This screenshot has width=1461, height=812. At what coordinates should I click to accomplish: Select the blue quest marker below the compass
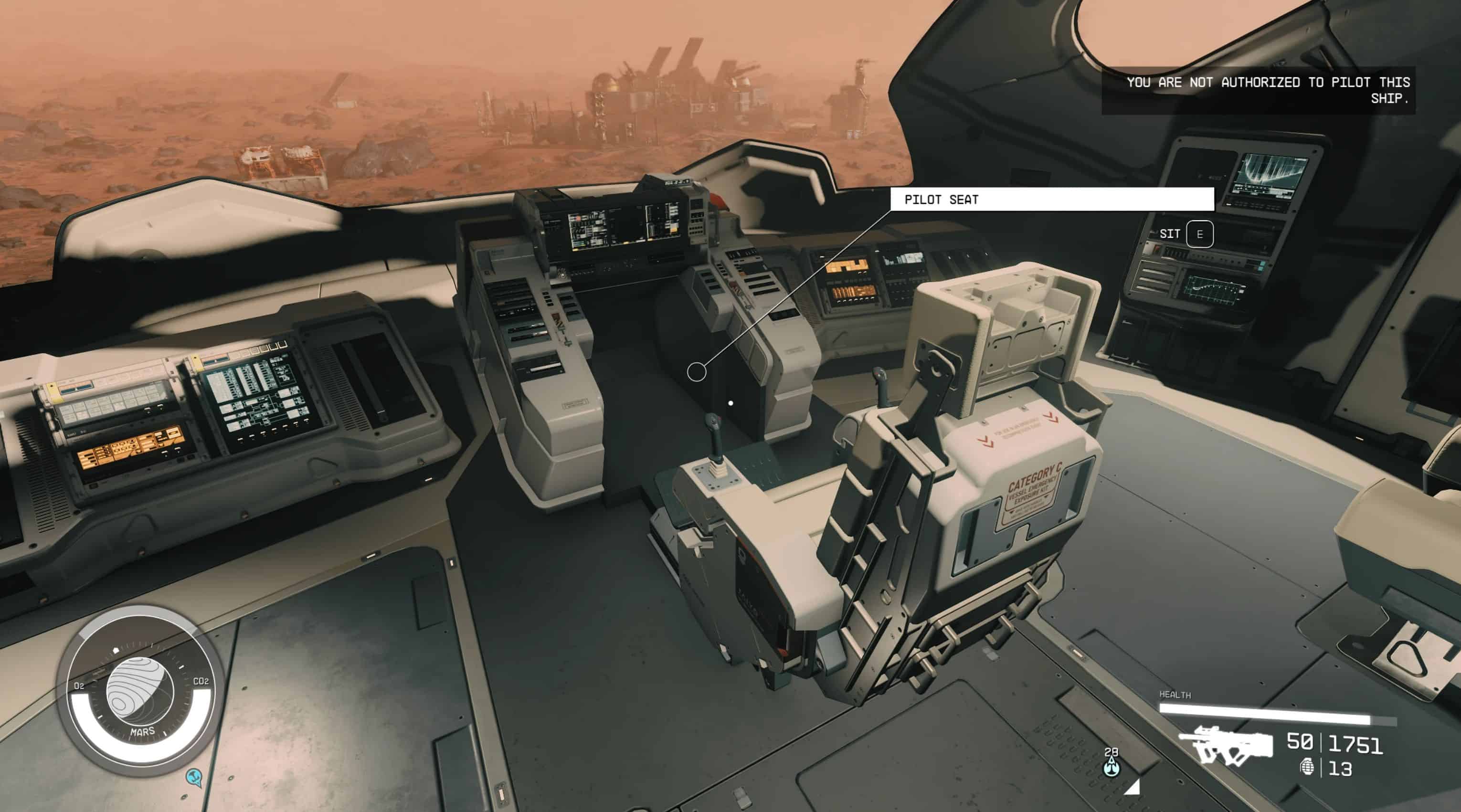tap(194, 776)
